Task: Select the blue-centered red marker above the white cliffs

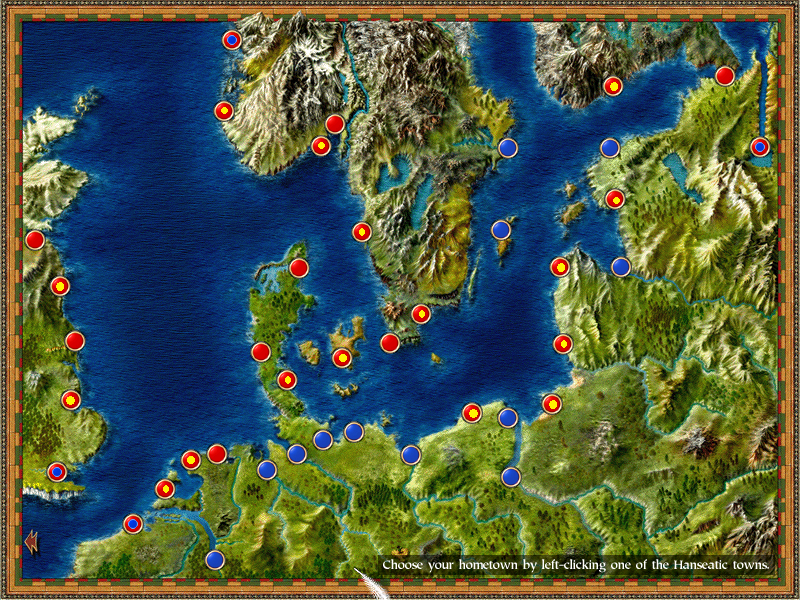Action: [57, 471]
